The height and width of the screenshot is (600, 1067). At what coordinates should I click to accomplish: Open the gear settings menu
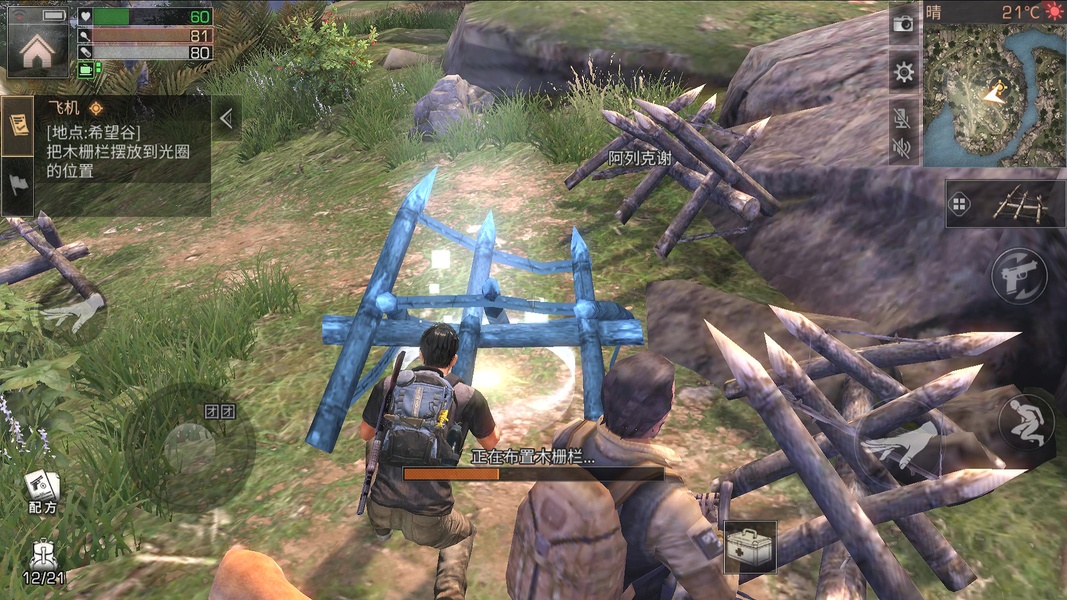(904, 71)
